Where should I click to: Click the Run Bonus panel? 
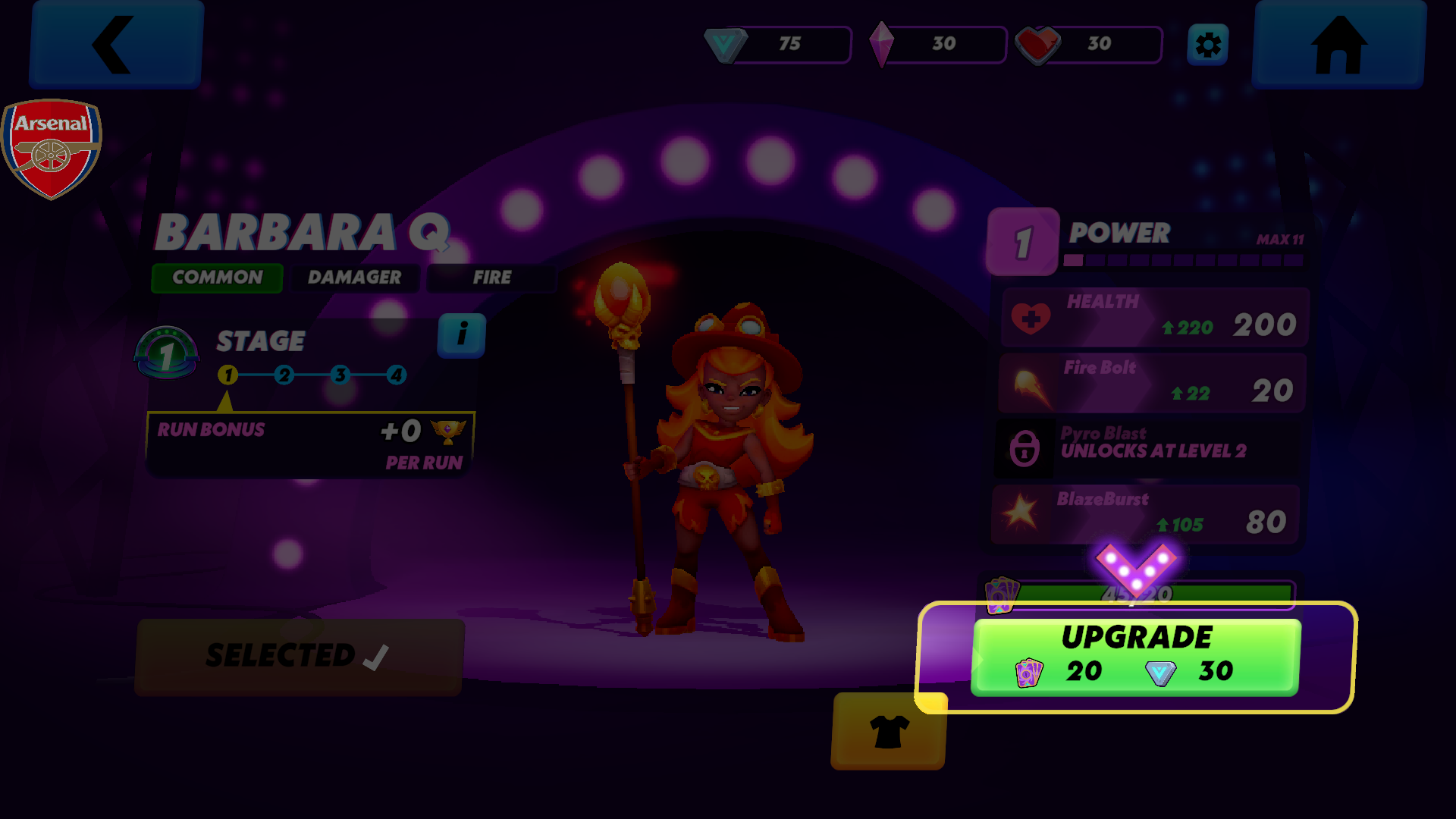point(310,444)
